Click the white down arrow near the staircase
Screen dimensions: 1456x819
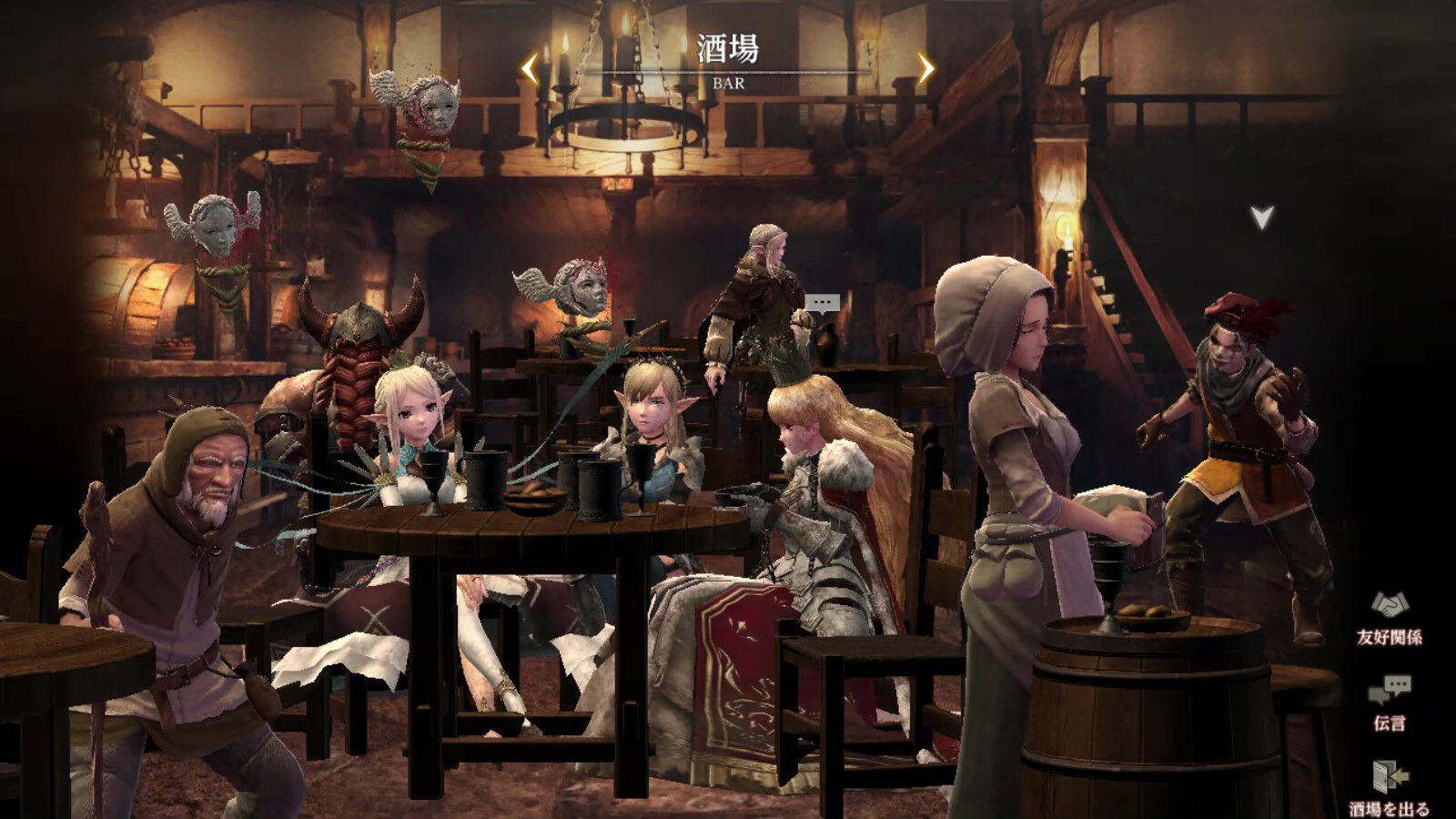pos(1260,217)
